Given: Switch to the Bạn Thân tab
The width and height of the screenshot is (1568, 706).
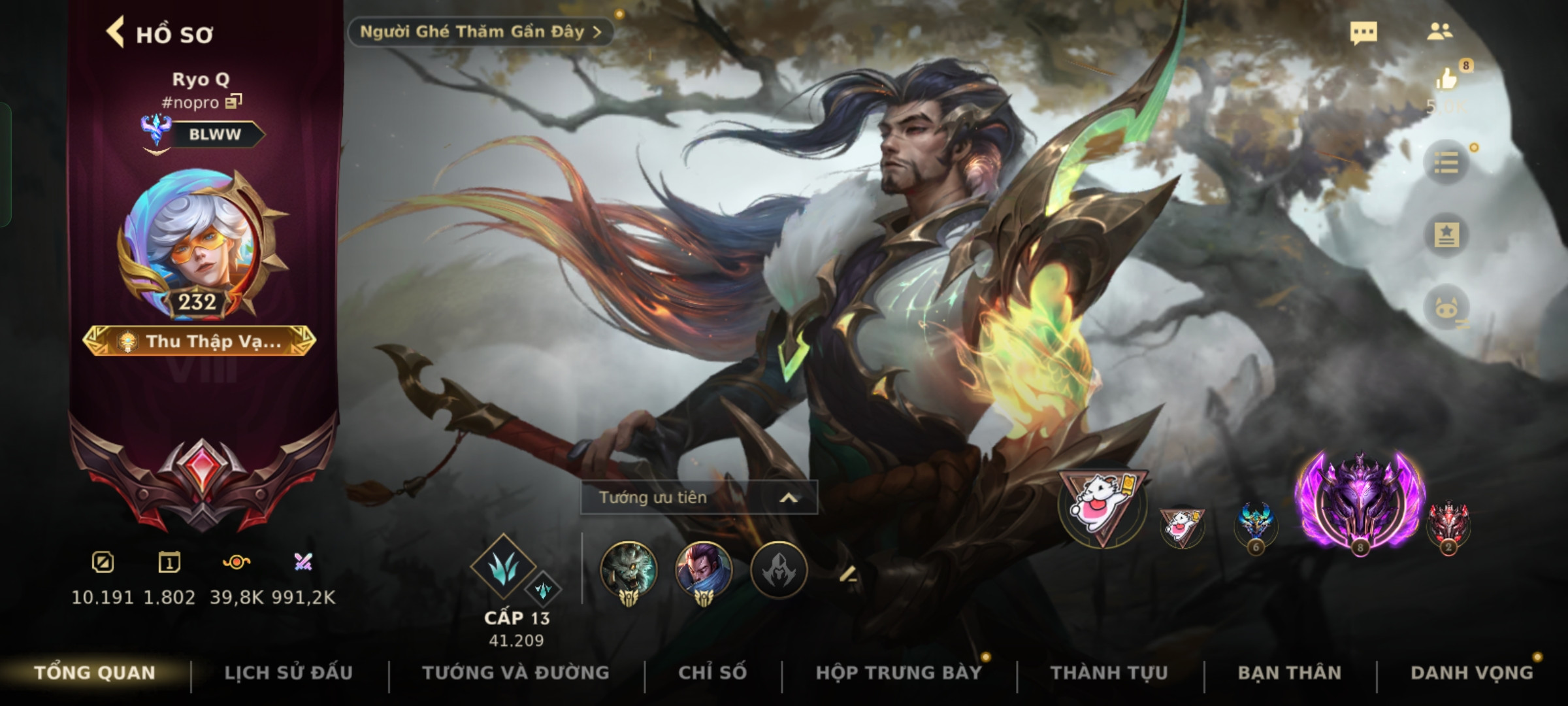Looking at the screenshot, I should coord(1289,673).
